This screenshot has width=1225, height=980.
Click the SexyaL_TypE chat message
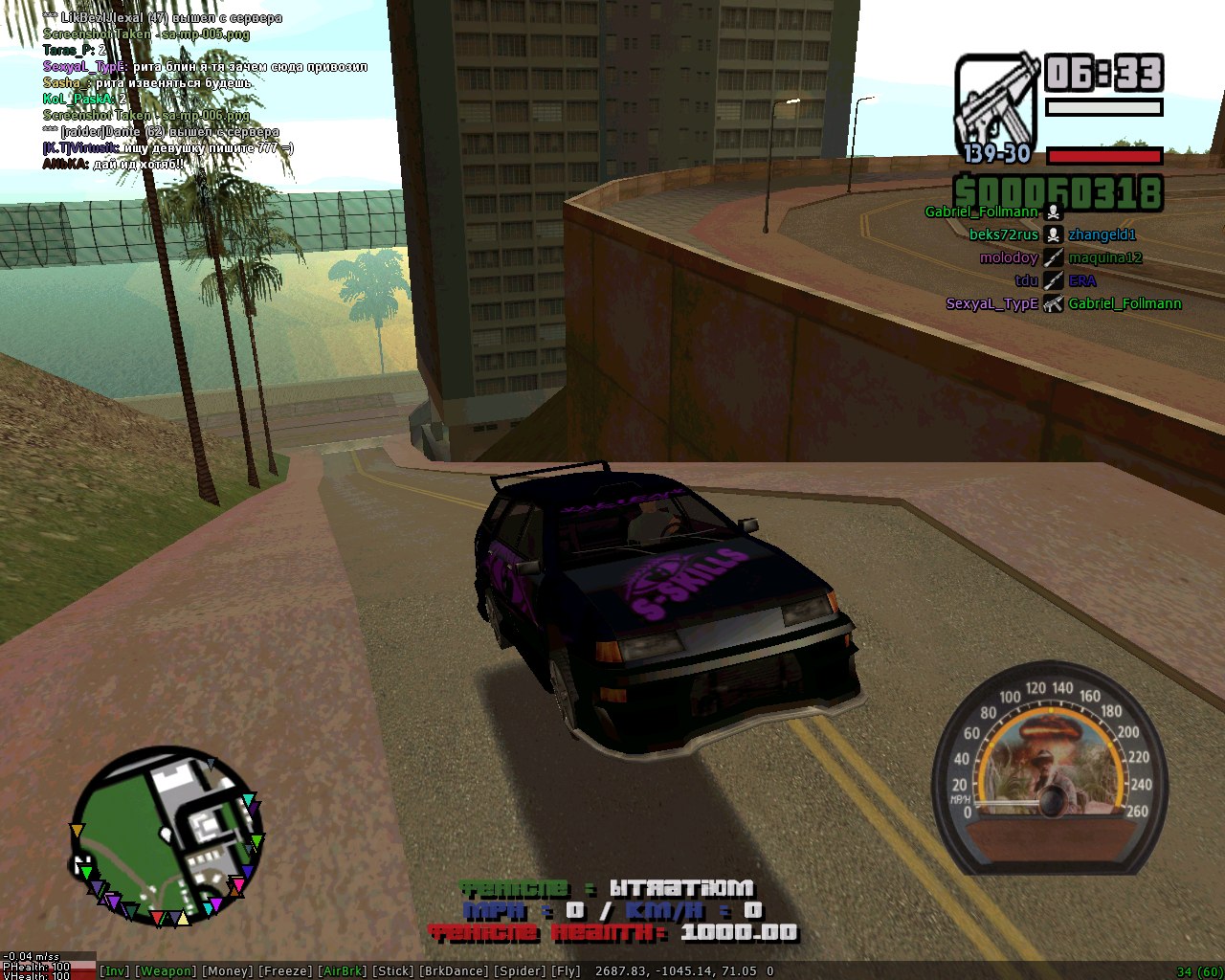point(205,67)
